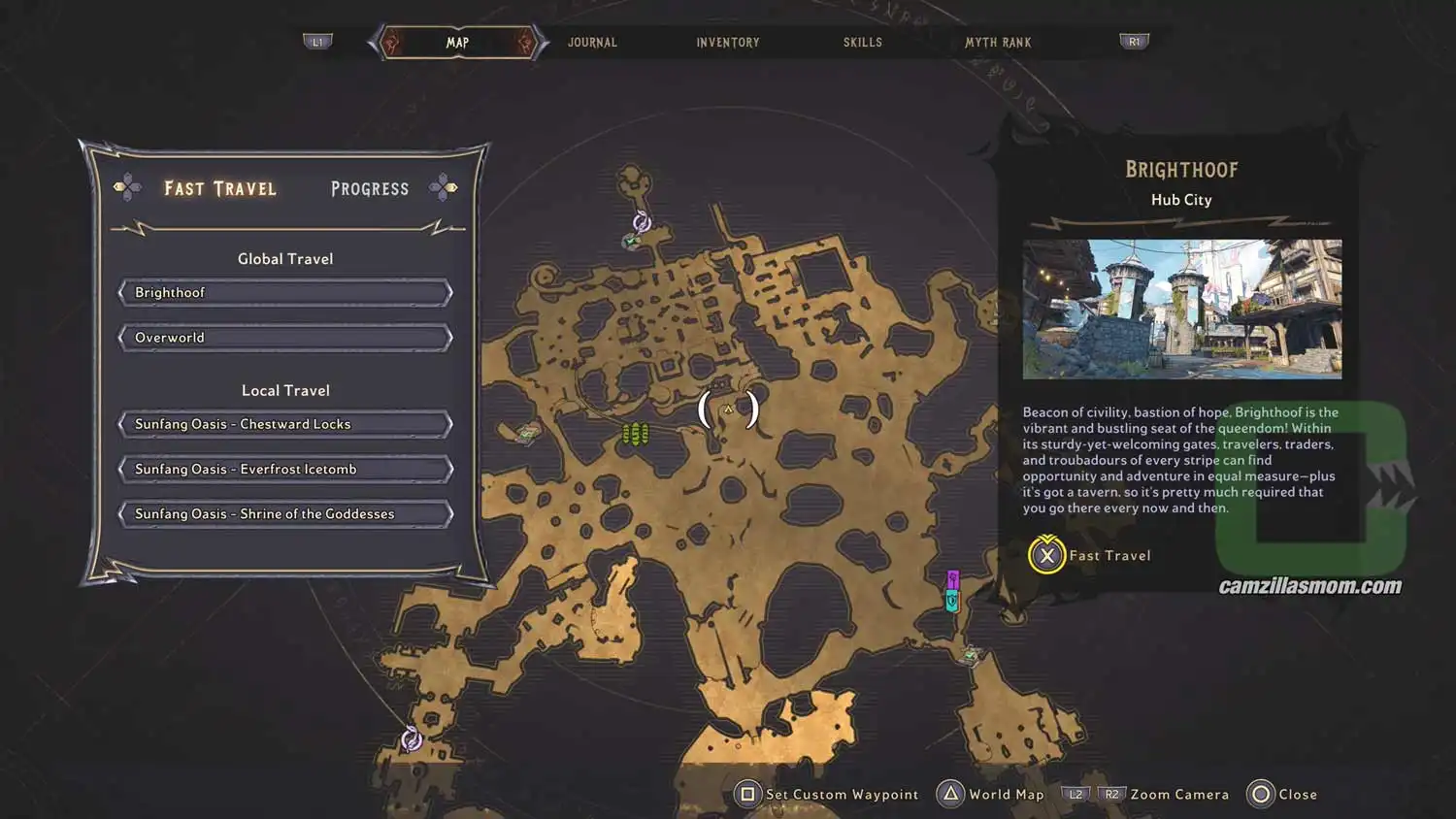
Task: Select Overworld as travel destination
Action: click(x=284, y=337)
